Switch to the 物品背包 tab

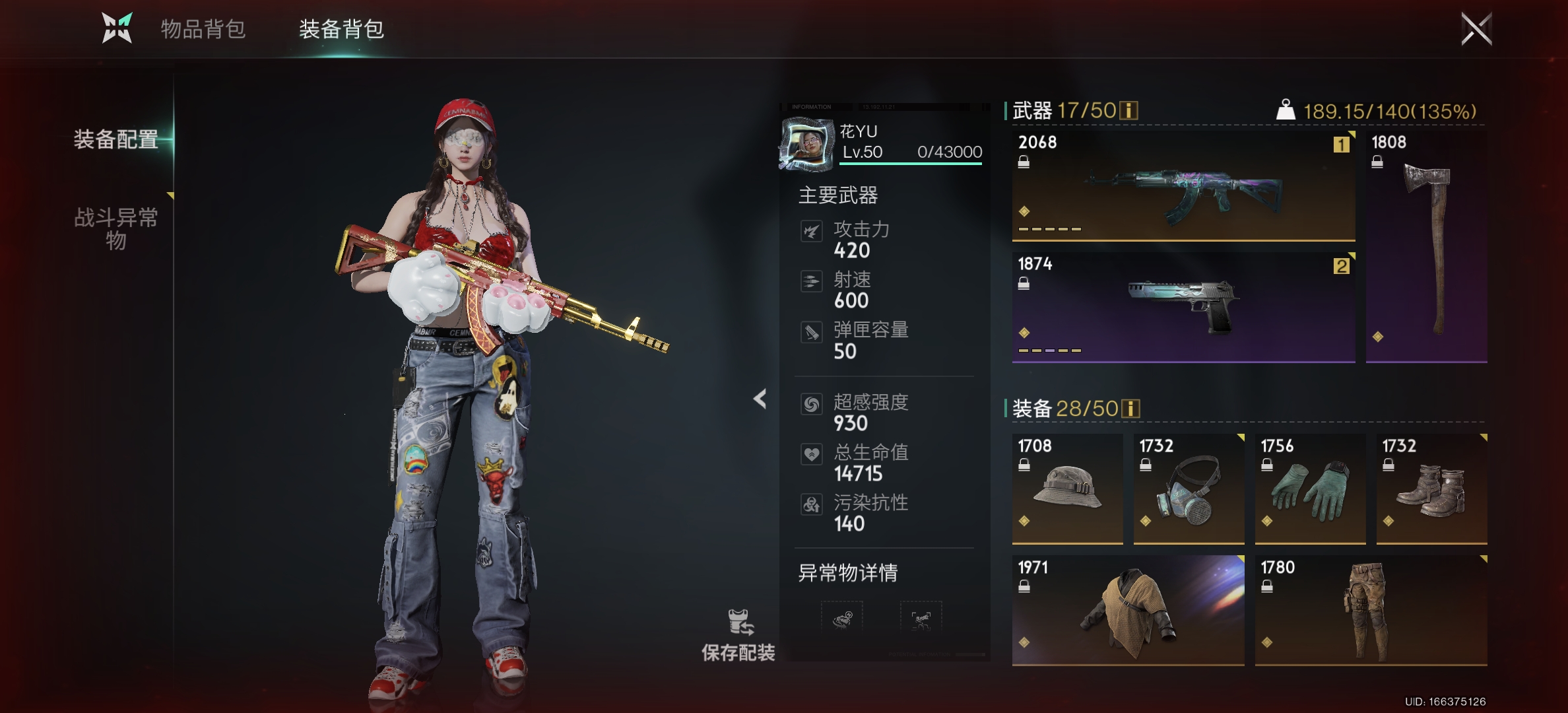203,29
